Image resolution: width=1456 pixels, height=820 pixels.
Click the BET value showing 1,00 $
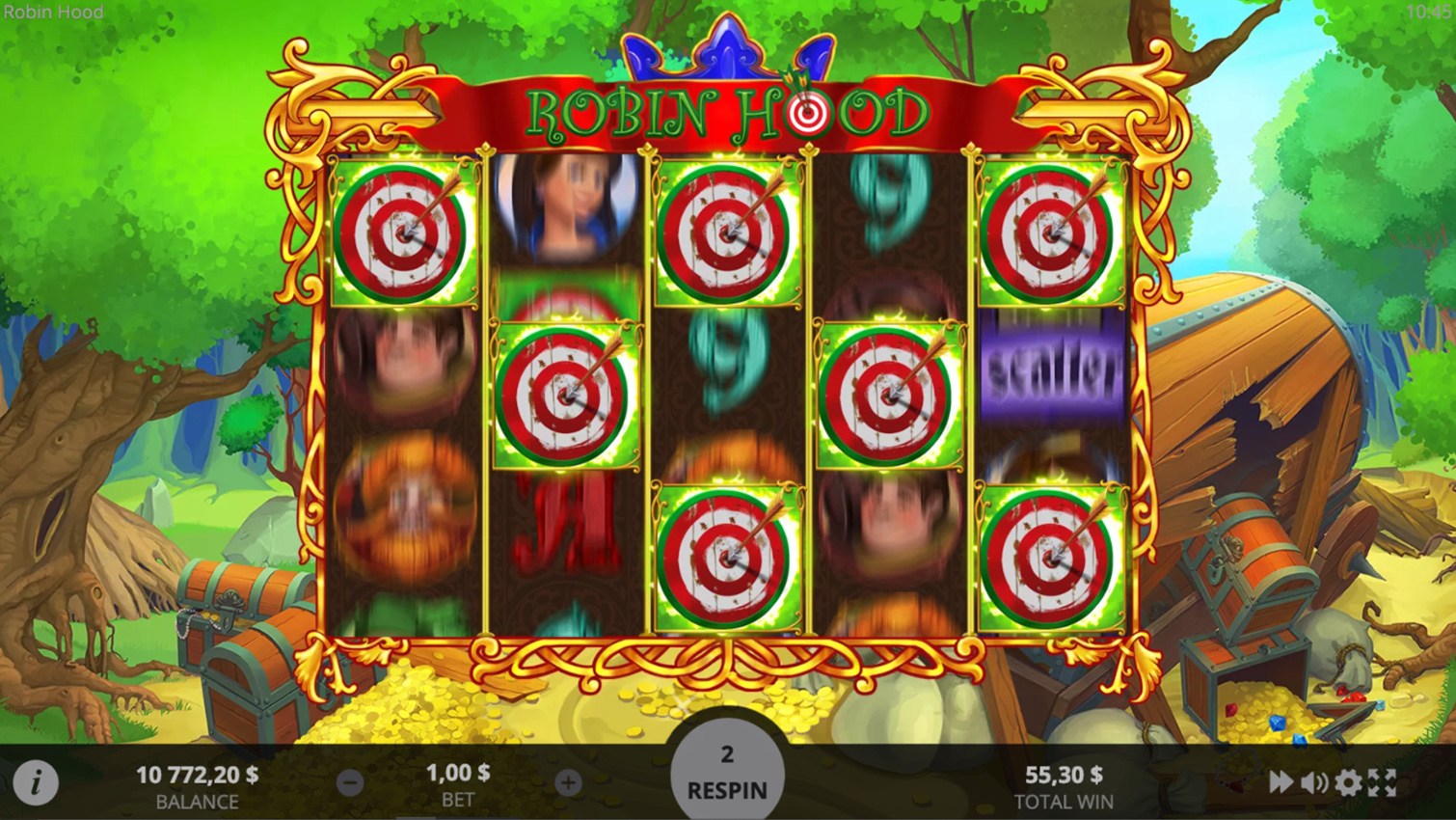pos(458,772)
